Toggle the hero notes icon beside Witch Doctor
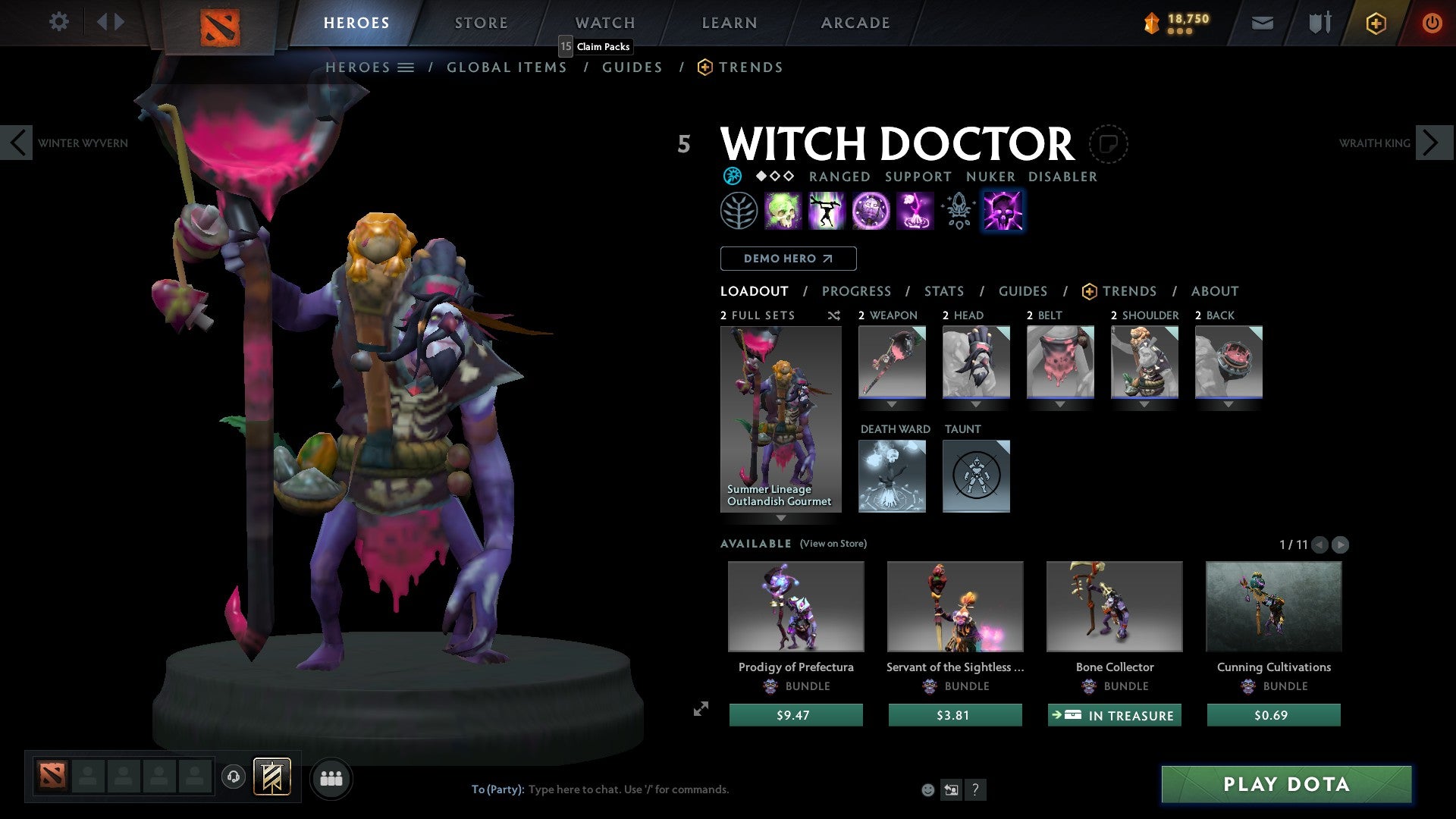This screenshot has height=819, width=1456. click(x=1109, y=144)
